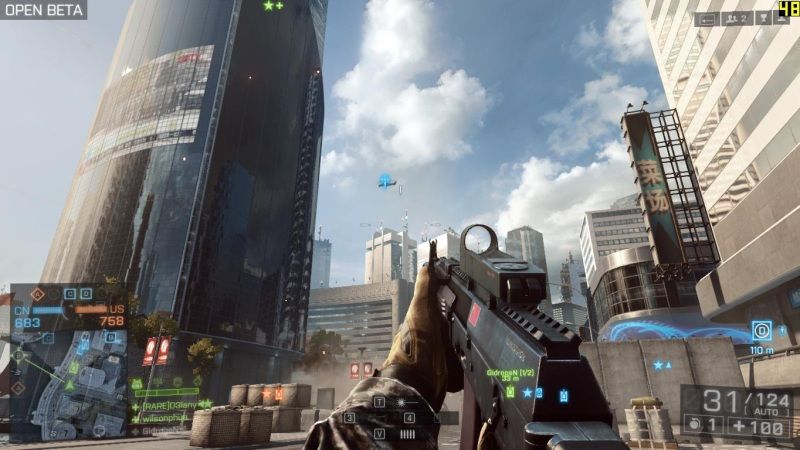Click the friends count icon at top right
Screen dimensions: 800x450
[x=738, y=18]
